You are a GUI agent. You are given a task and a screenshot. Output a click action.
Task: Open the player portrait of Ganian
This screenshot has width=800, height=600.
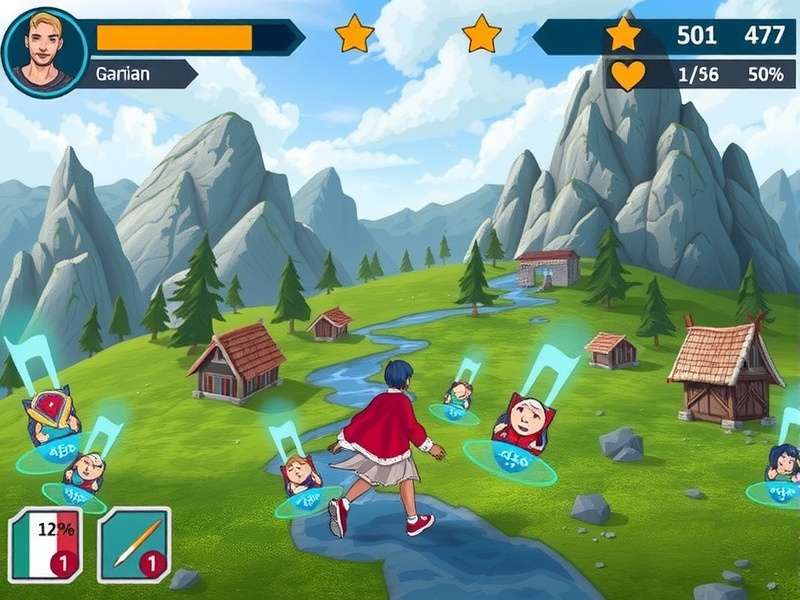click(45, 51)
